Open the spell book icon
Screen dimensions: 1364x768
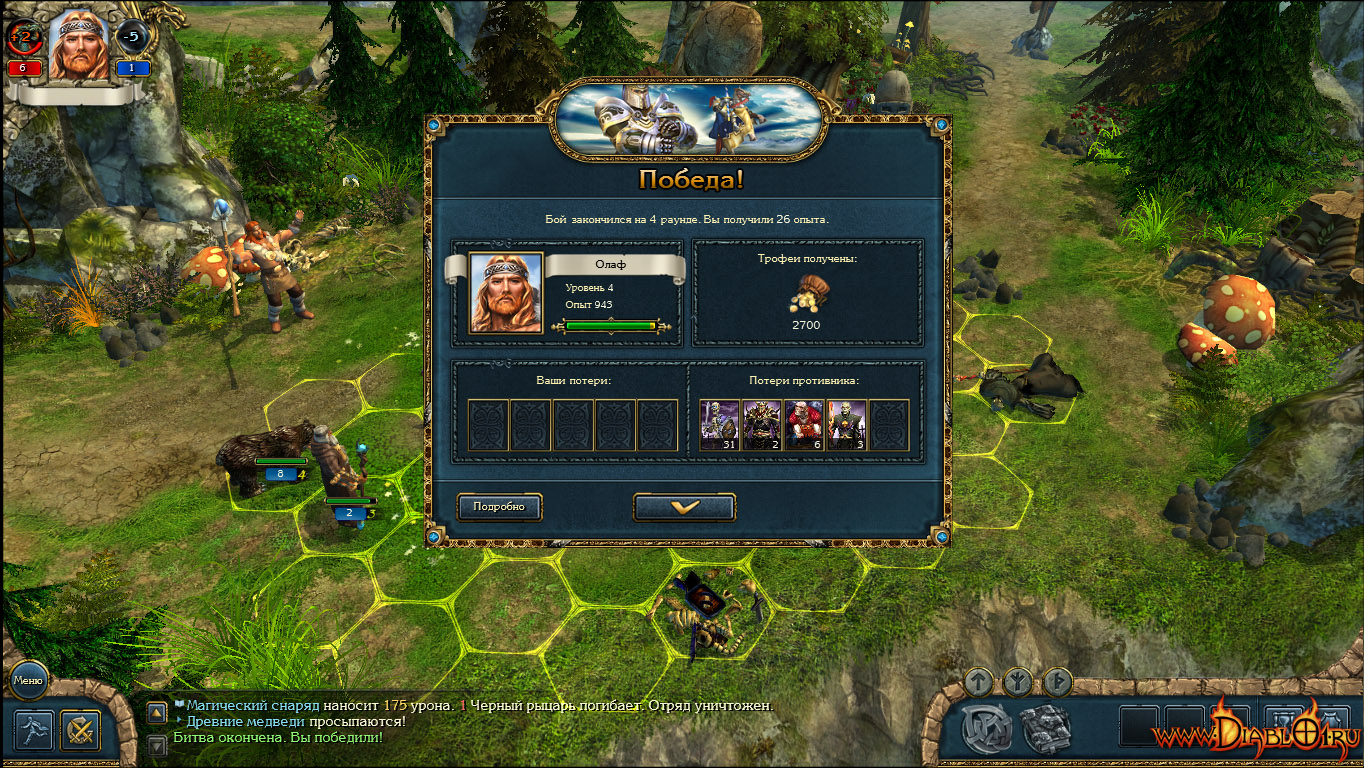(1046, 728)
